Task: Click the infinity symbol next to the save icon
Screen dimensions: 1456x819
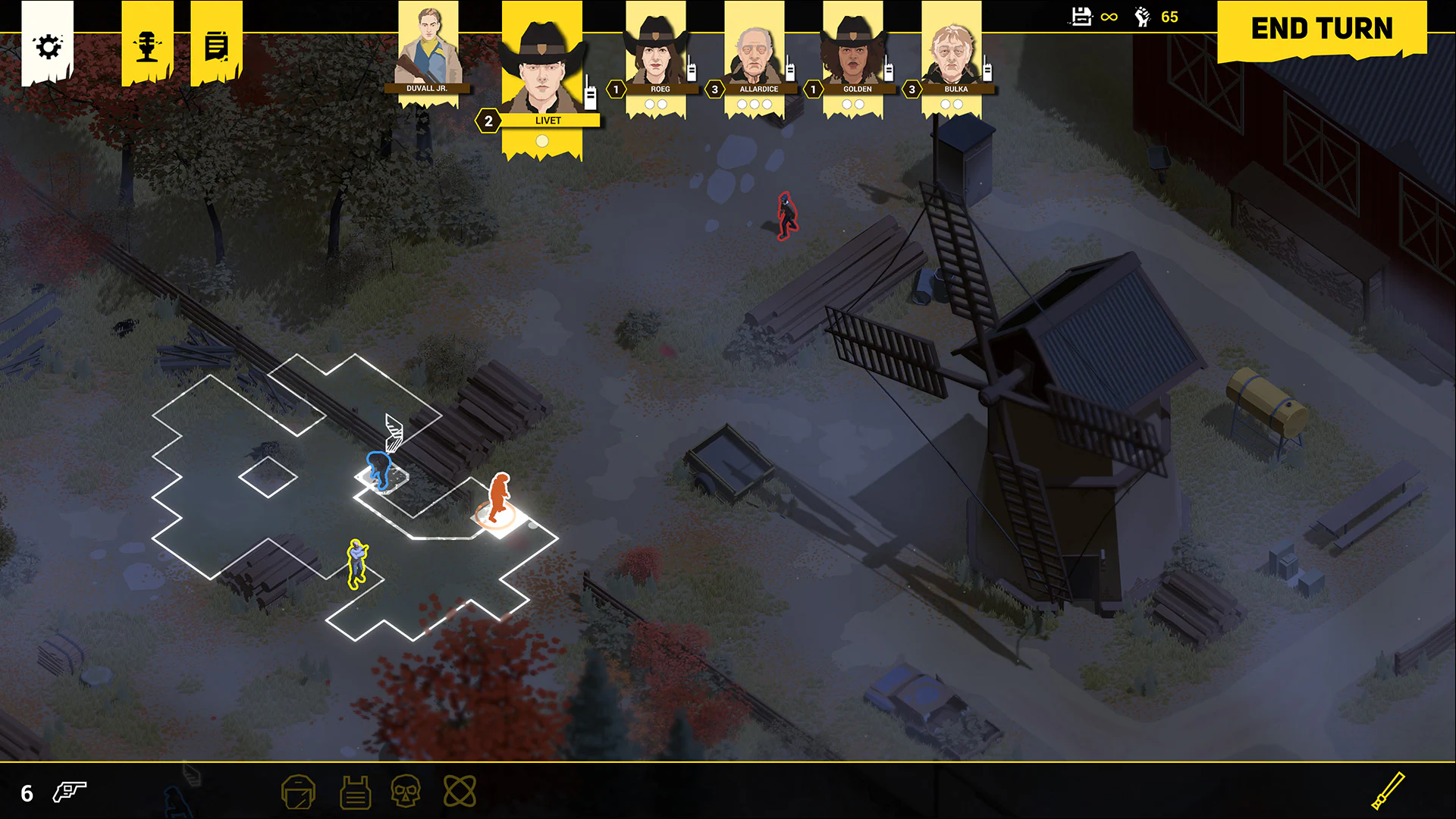Action: coord(1108,16)
